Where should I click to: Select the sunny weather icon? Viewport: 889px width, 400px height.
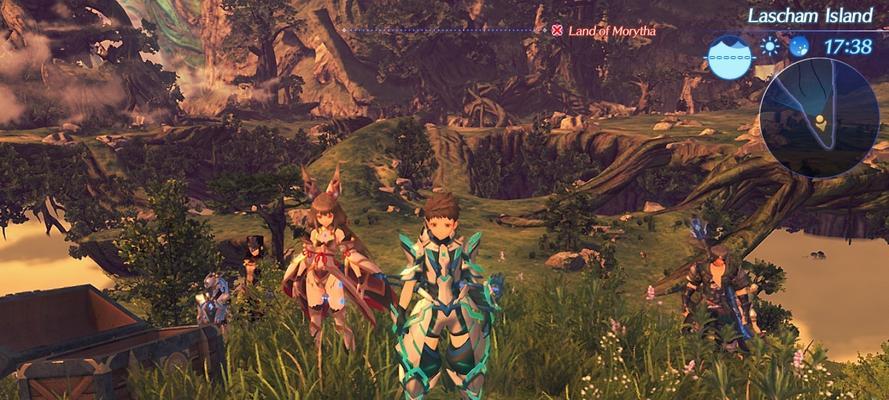pyautogui.click(x=769, y=46)
